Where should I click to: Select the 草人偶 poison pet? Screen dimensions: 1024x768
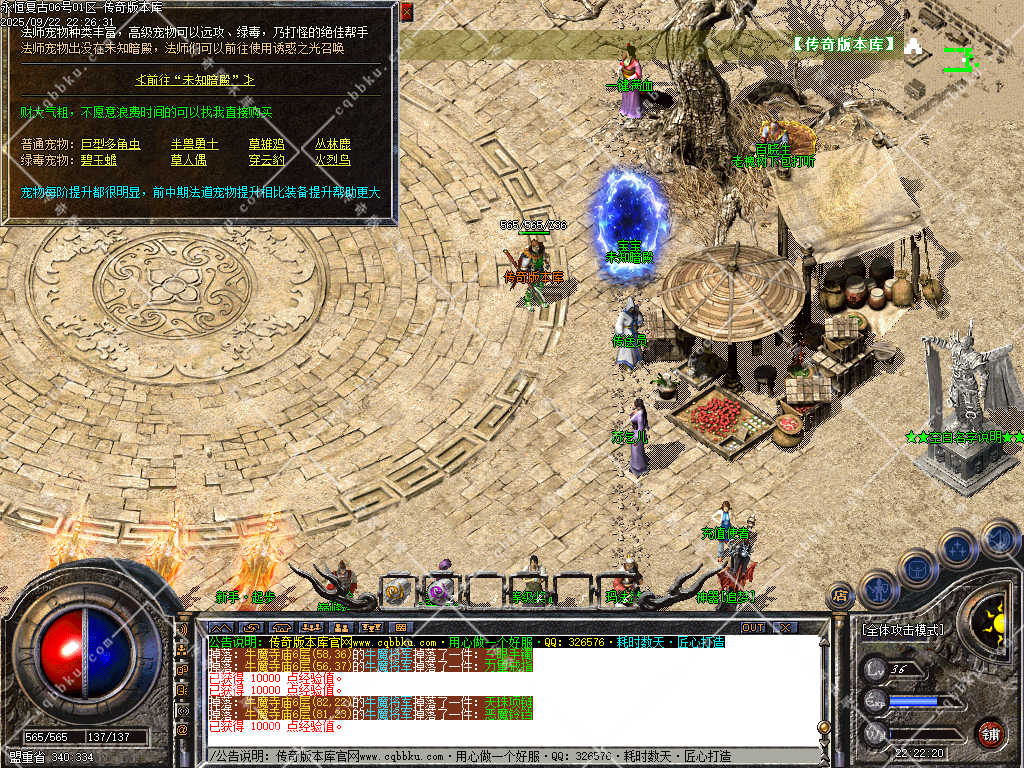(x=187, y=159)
